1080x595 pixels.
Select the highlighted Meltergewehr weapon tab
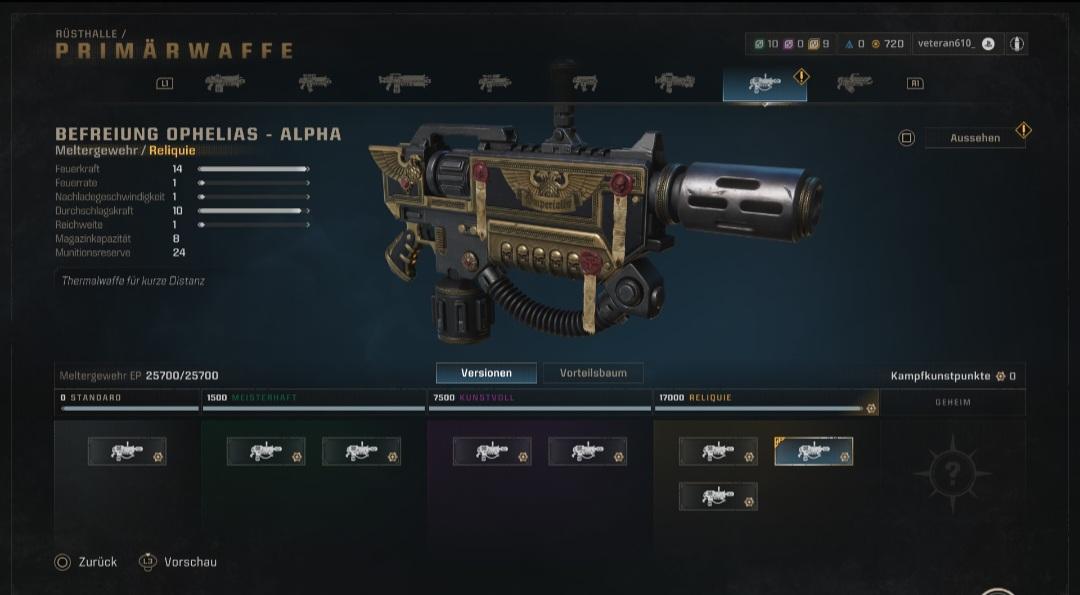click(x=765, y=84)
